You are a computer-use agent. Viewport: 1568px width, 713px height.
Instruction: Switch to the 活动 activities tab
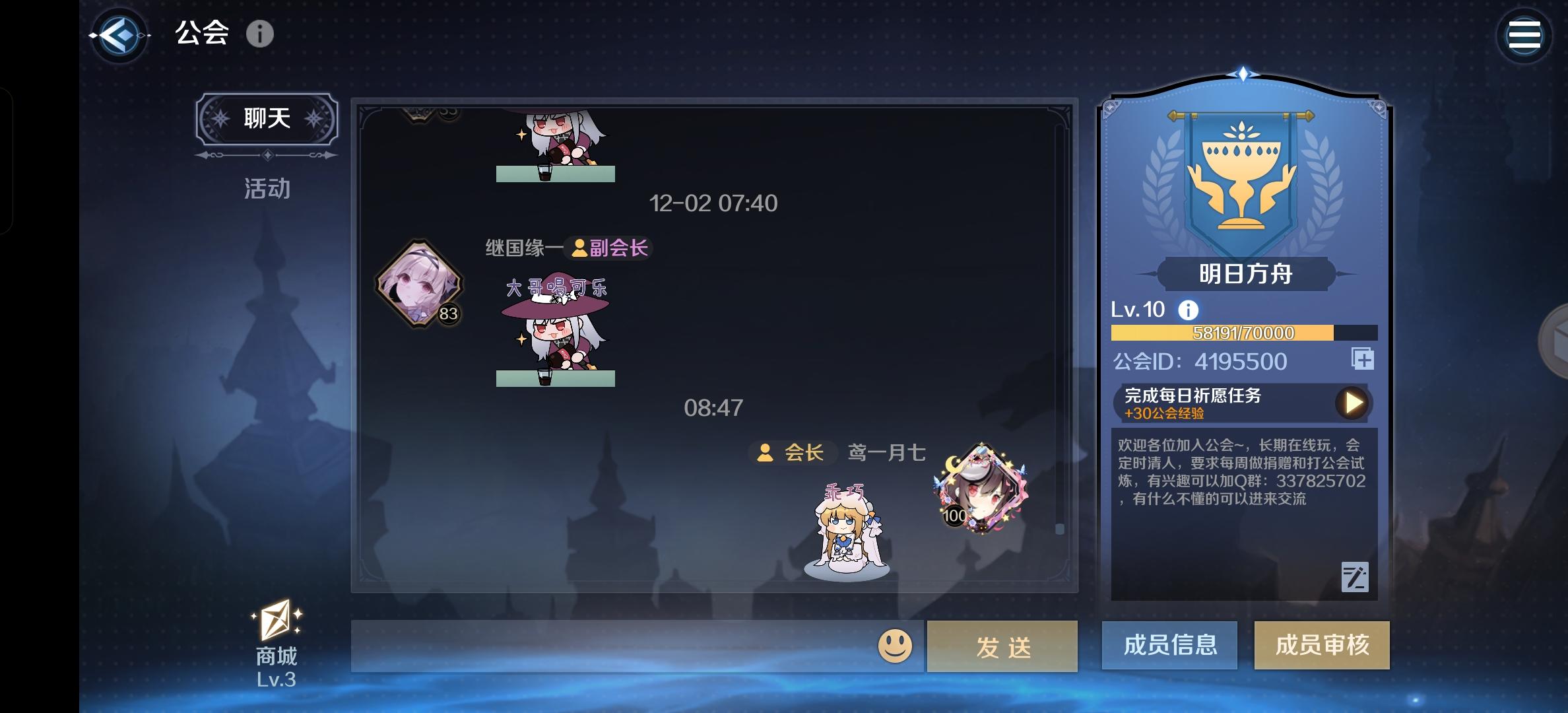click(266, 188)
